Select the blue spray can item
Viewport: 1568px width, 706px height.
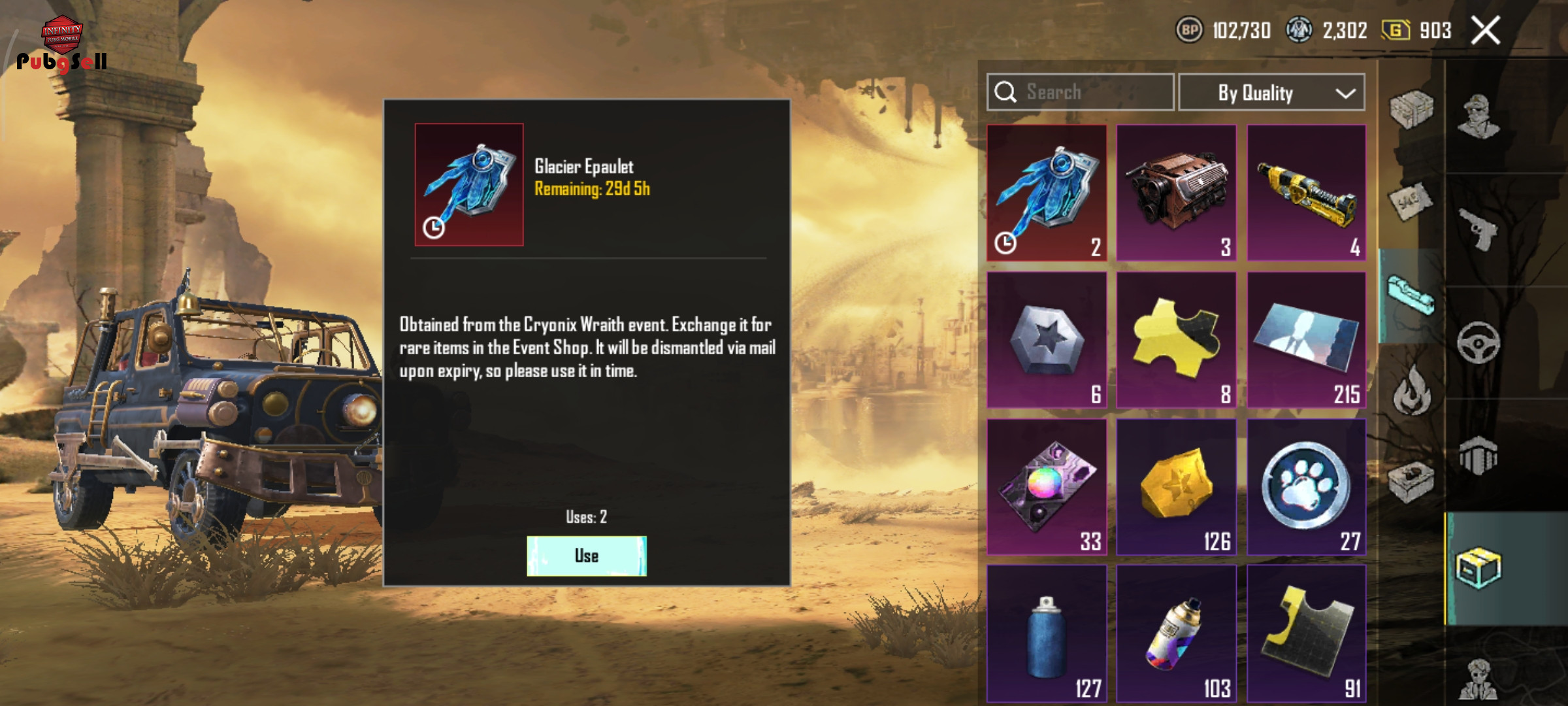tap(1047, 634)
